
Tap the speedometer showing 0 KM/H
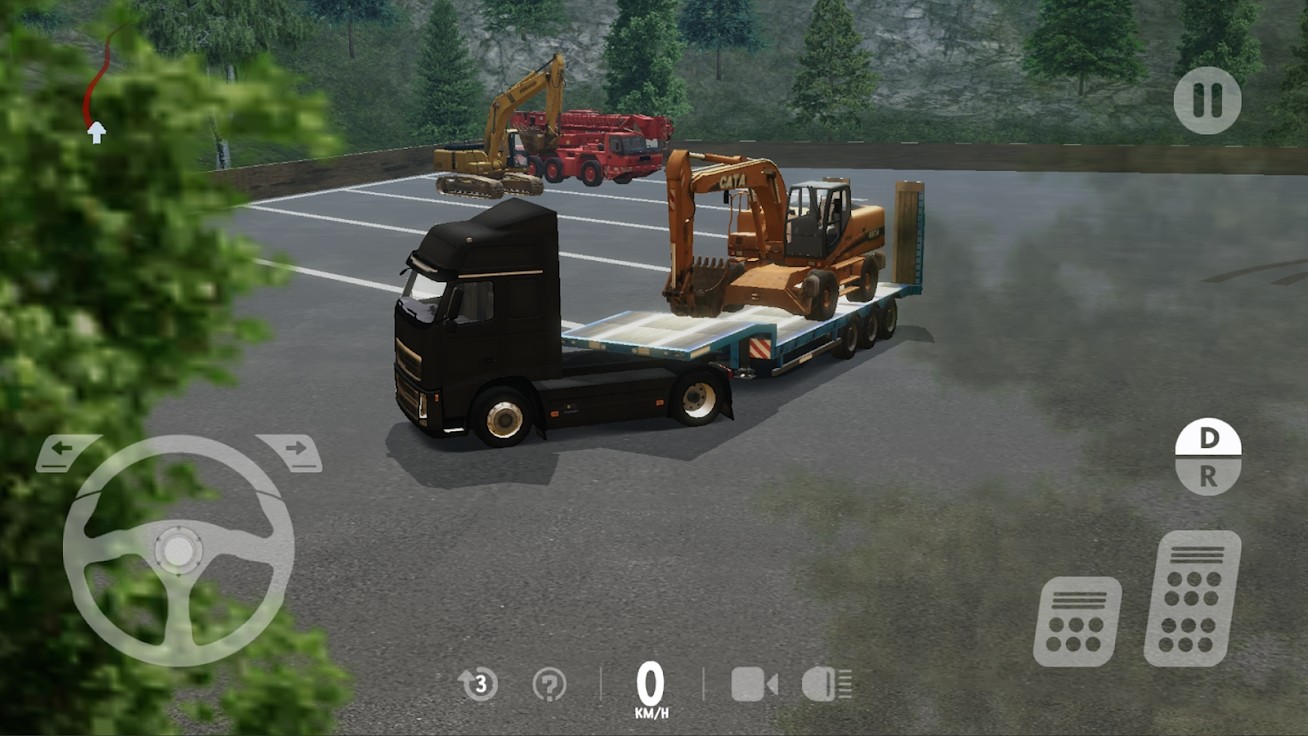coord(651,685)
